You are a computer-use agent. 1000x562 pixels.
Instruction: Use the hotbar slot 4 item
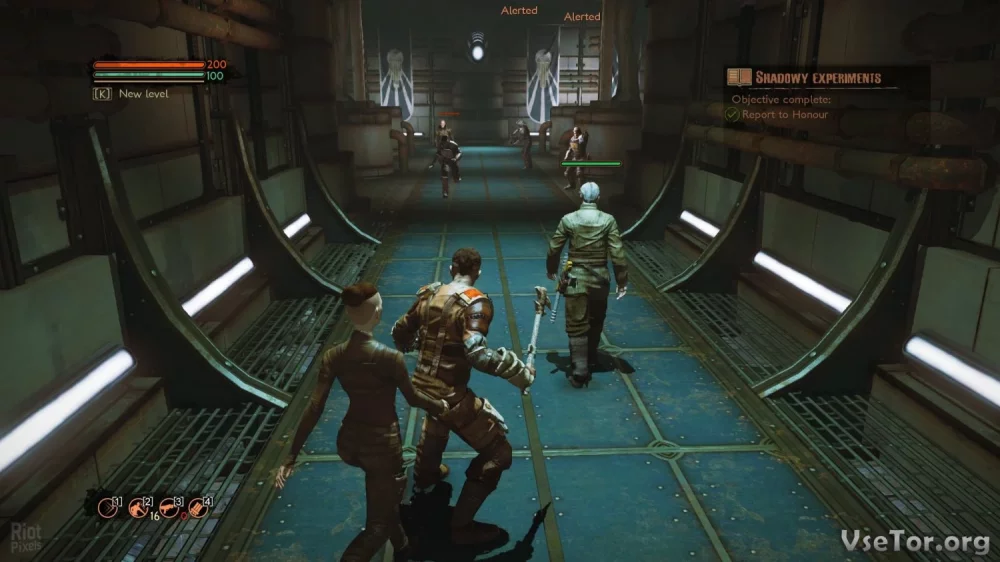[x=198, y=507]
